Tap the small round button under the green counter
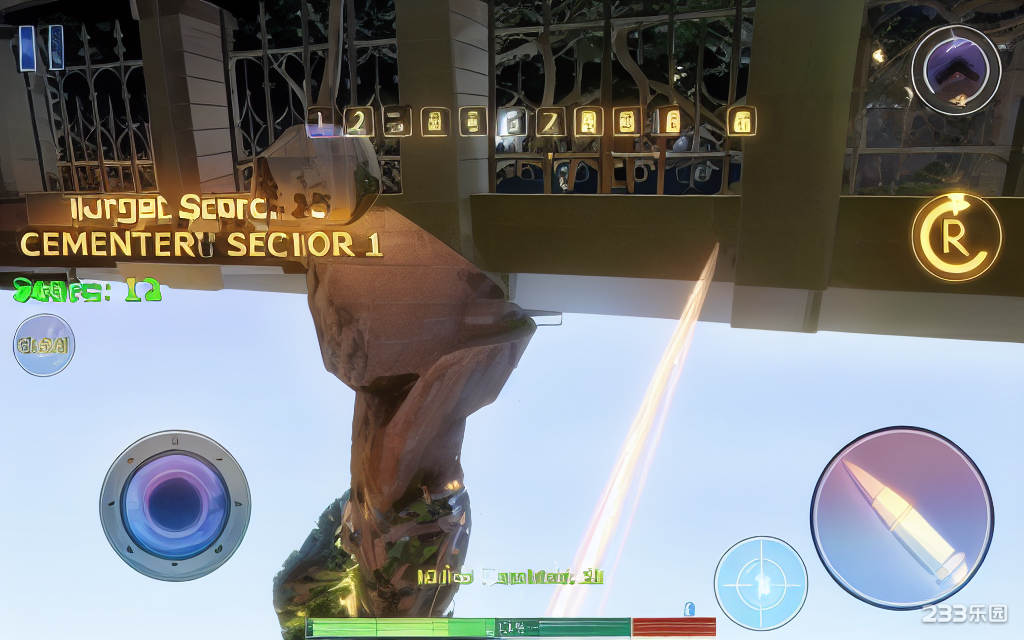This screenshot has width=1024, height=640. (x=43, y=345)
